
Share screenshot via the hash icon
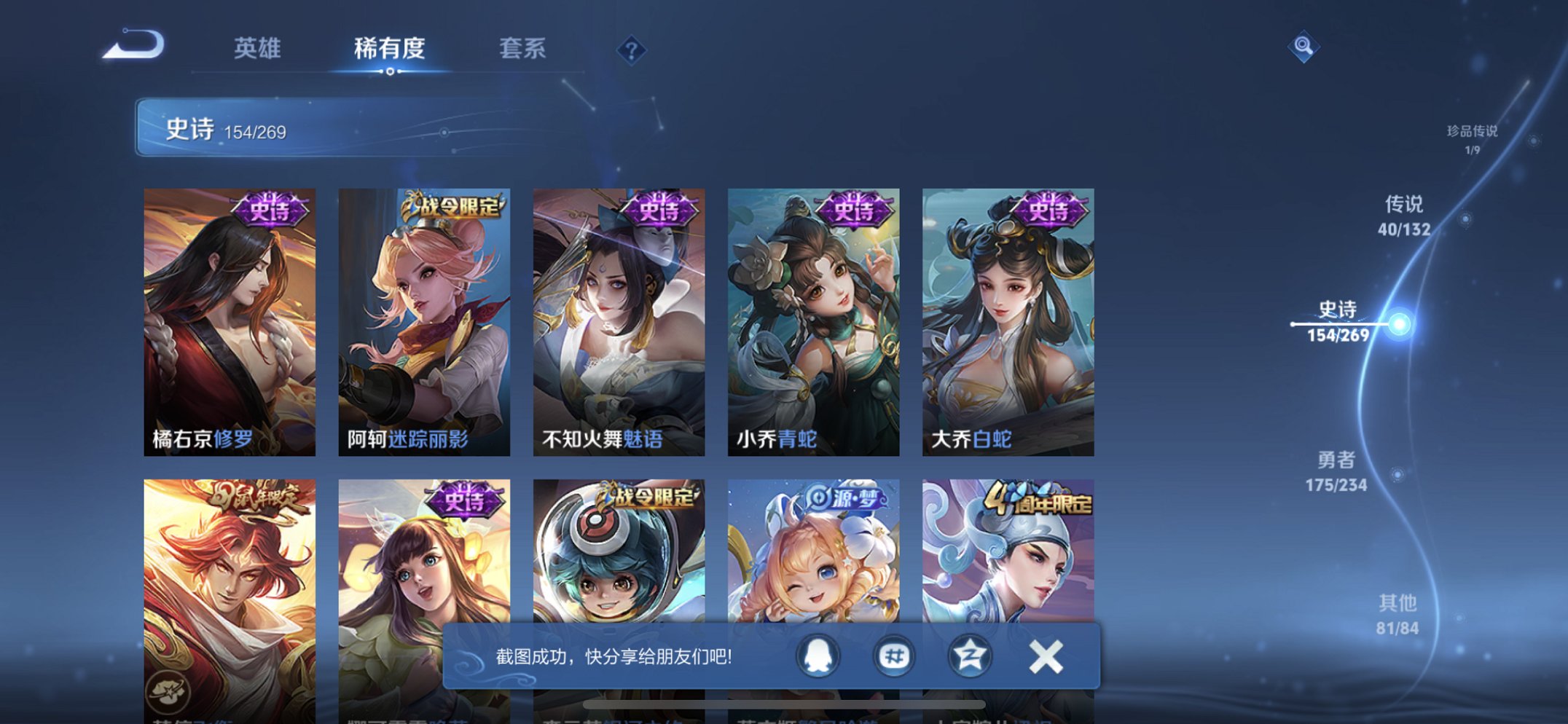894,655
